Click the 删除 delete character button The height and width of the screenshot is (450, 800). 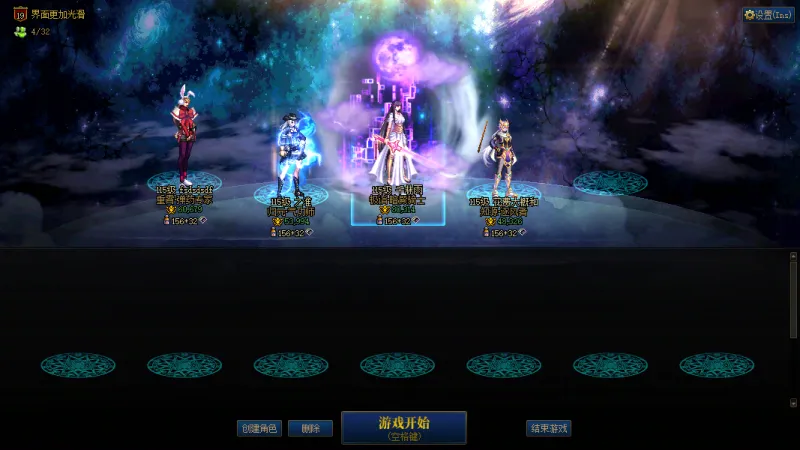[310, 428]
